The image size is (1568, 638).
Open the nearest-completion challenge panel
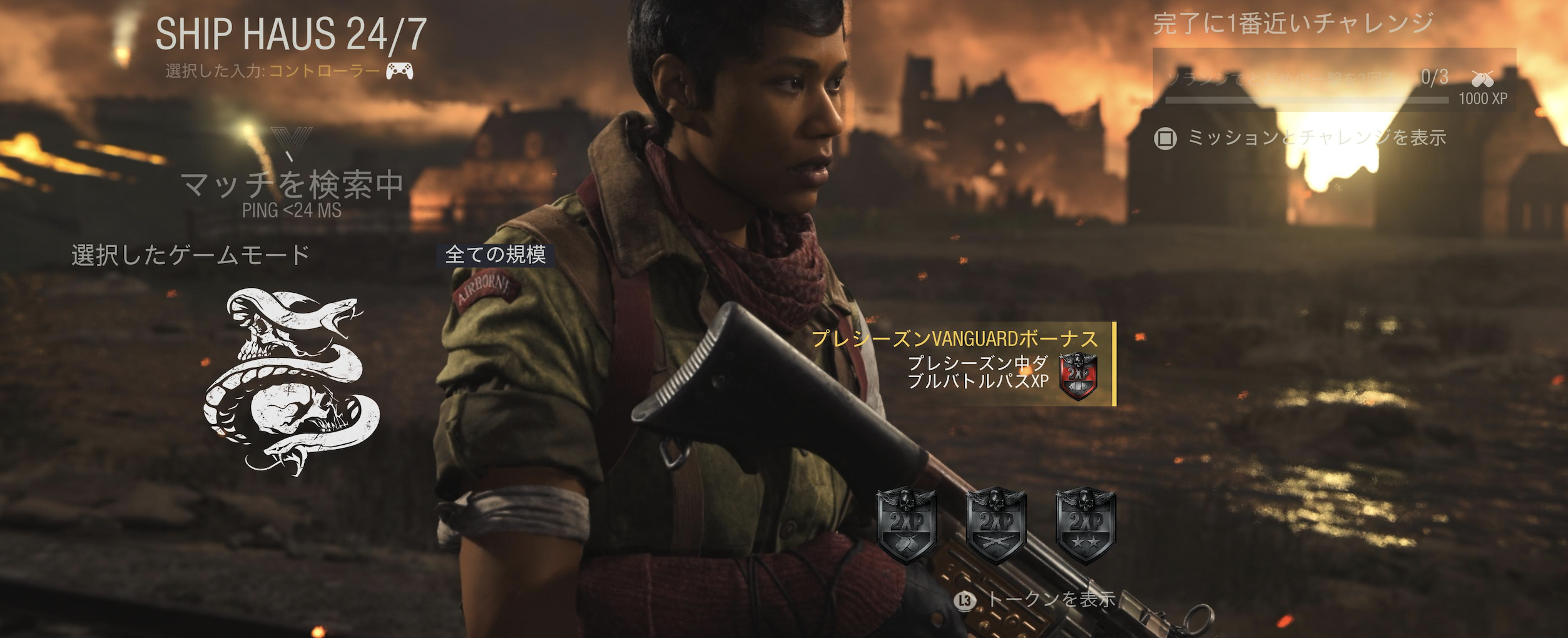point(1334,80)
